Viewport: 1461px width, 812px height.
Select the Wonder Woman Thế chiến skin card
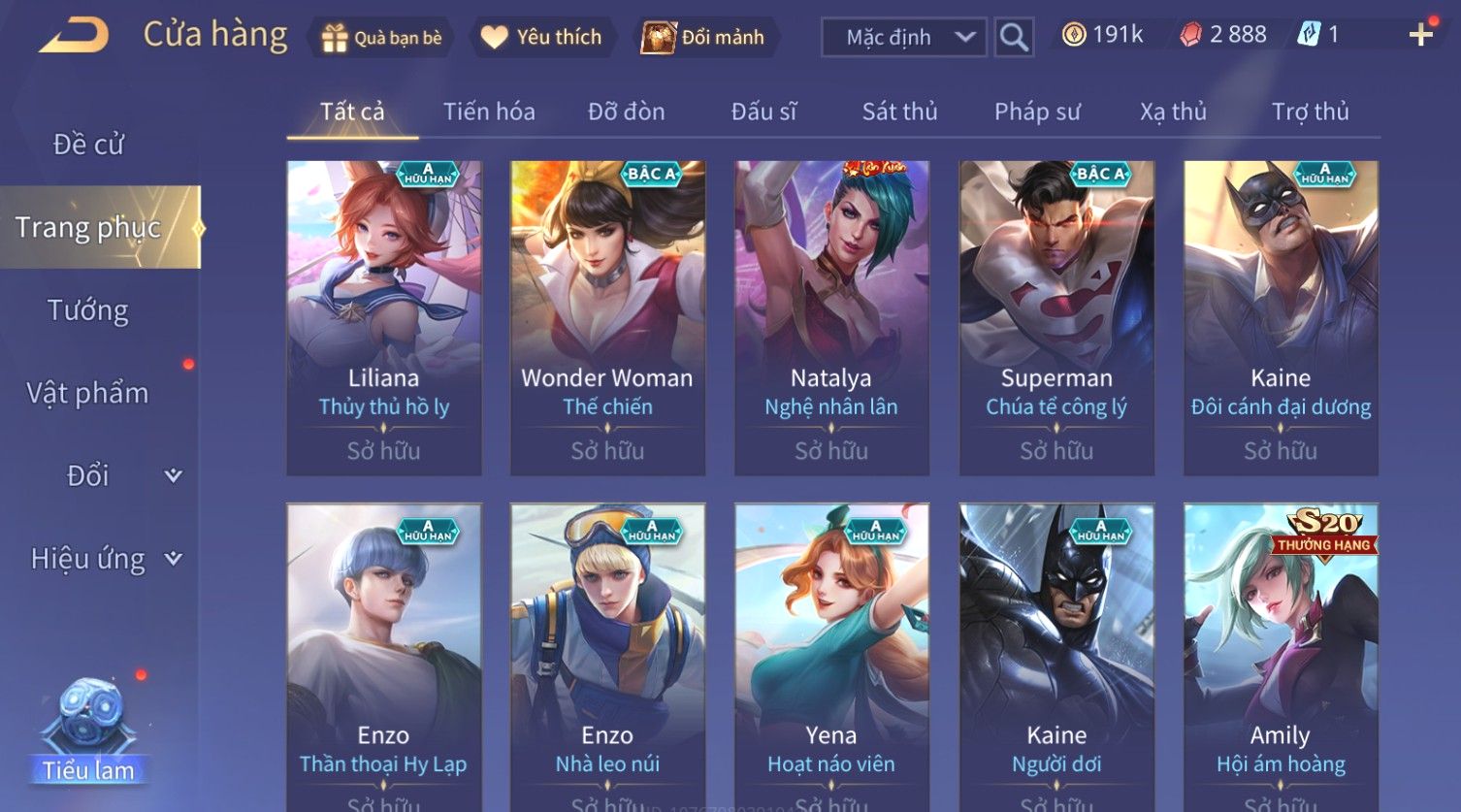(607, 317)
